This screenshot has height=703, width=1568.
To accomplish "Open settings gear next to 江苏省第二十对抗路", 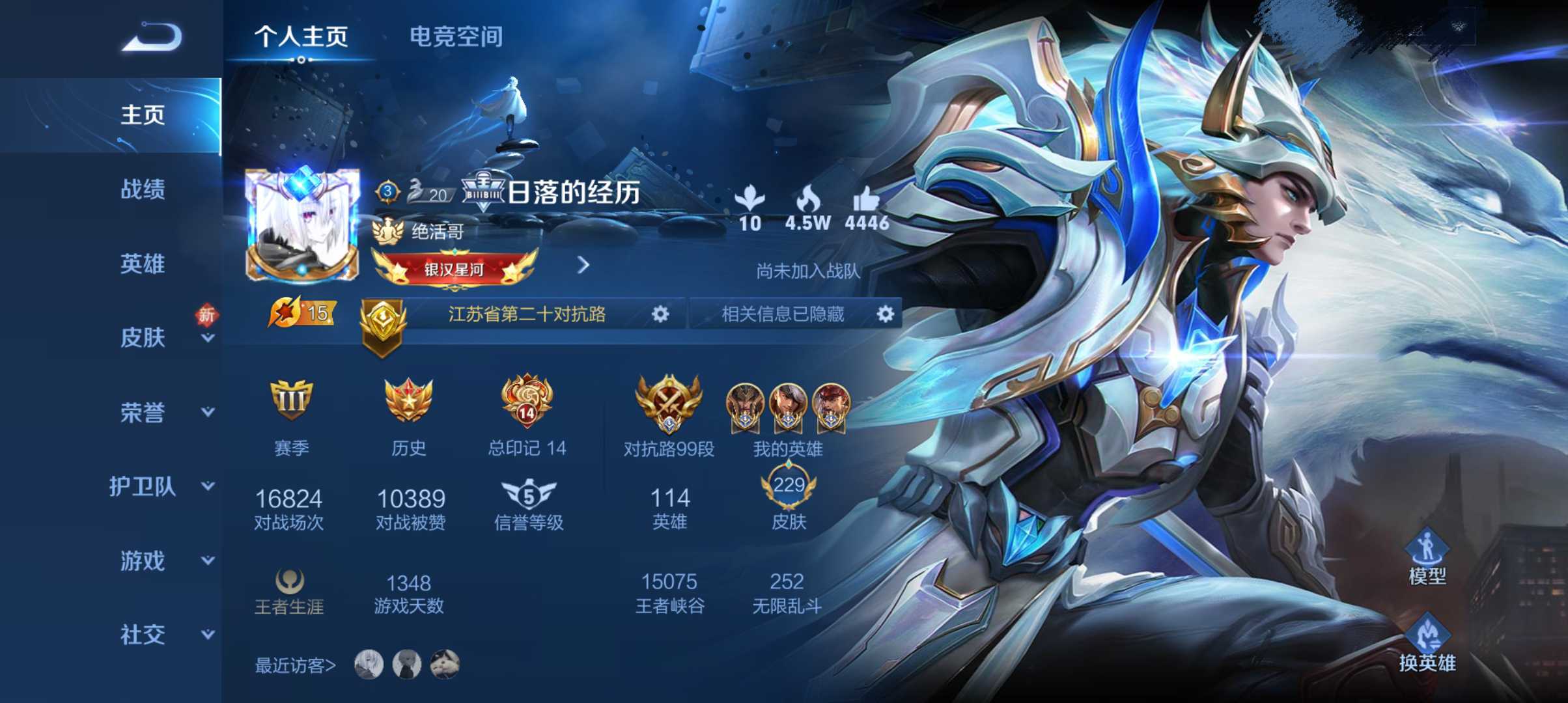I will 660,314.
